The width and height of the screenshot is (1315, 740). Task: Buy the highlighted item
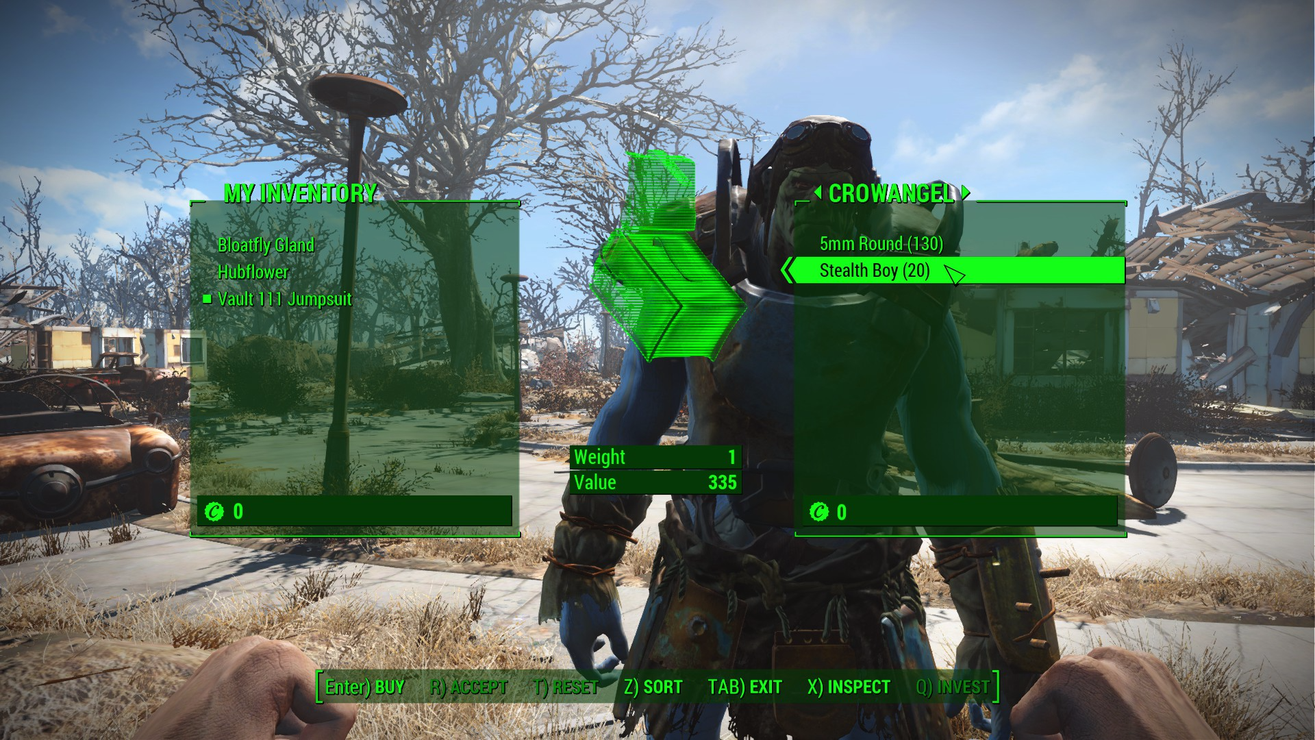click(364, 687)
